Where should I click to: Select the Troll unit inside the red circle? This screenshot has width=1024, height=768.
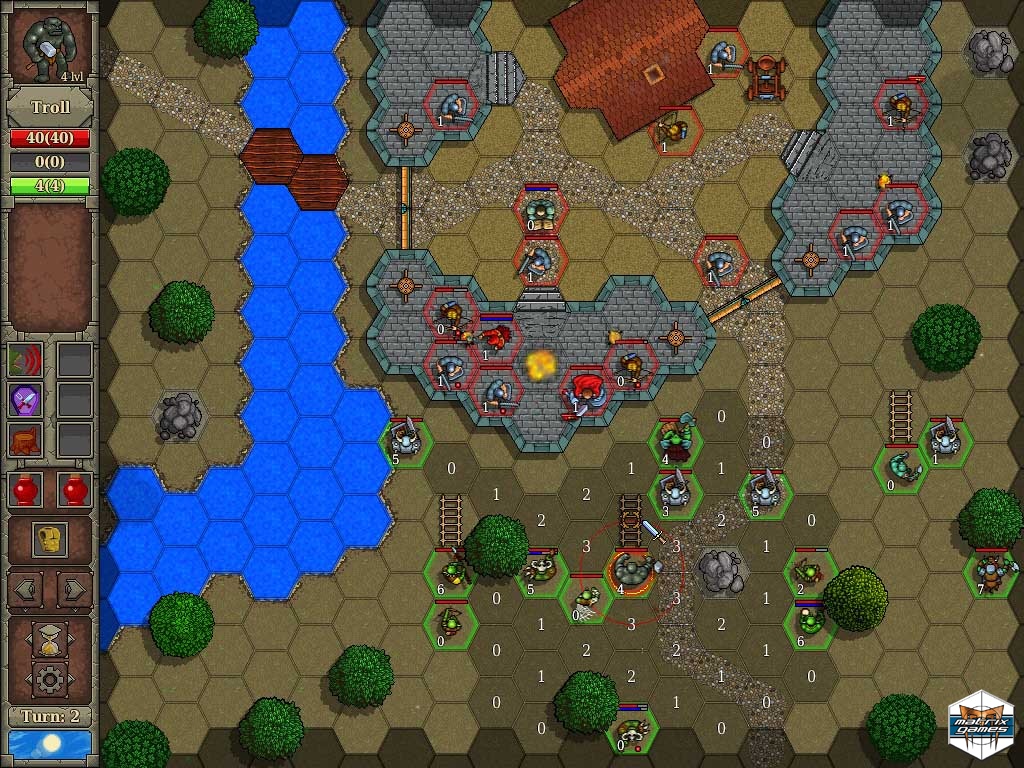[x=632, y=573]
